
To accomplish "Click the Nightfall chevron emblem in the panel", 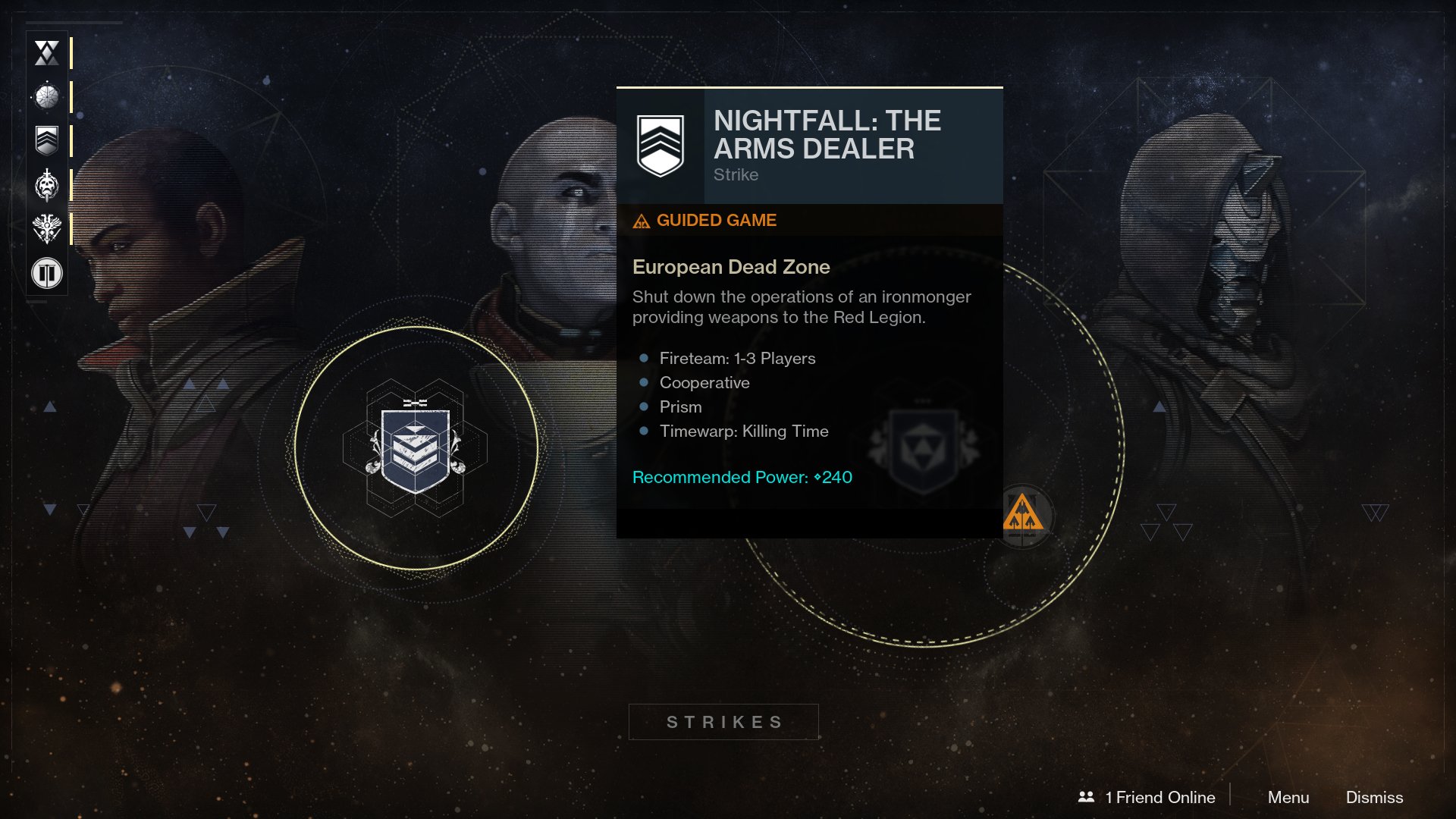I will [661, 144].
